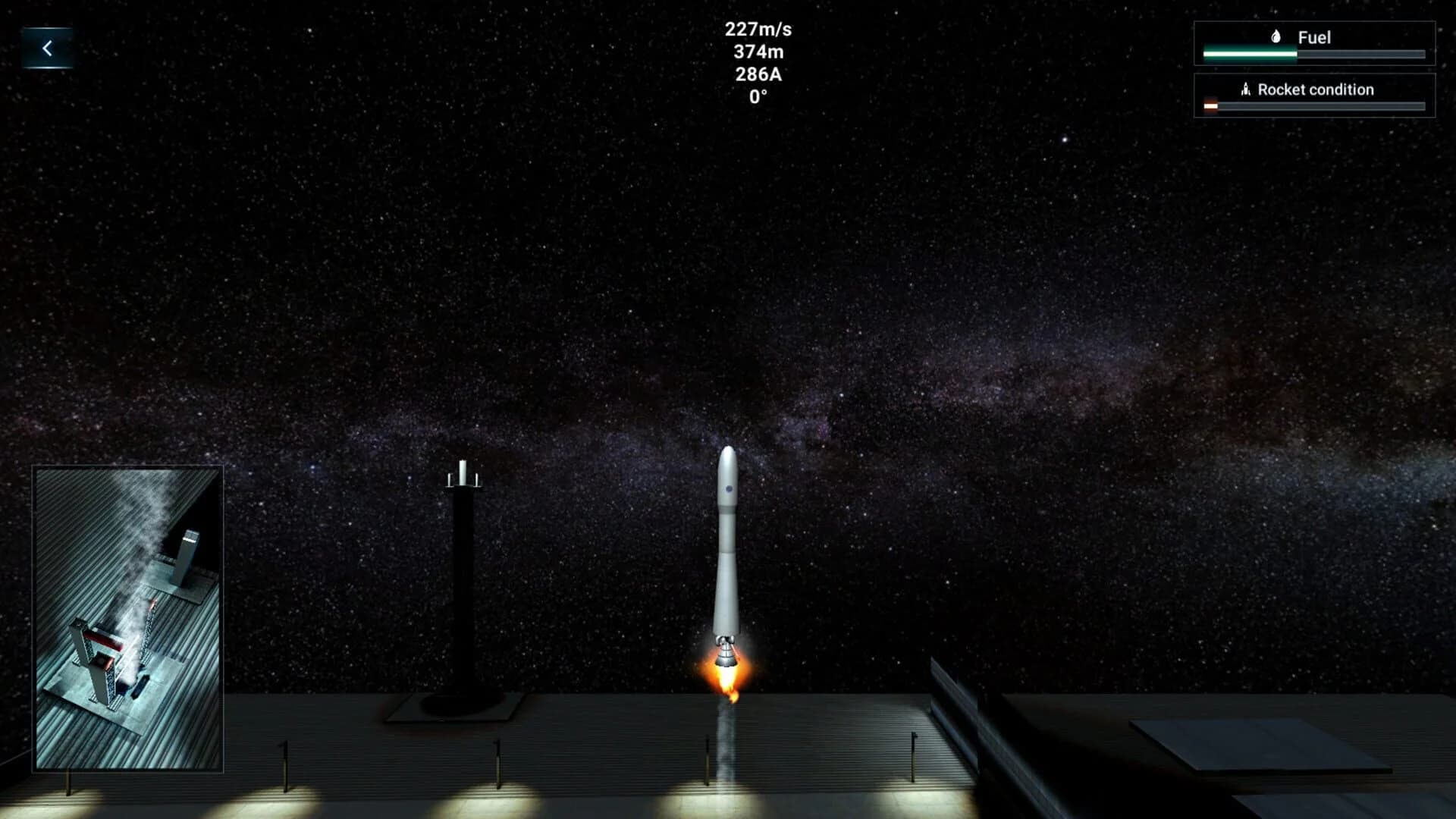
Task: Toggle the Rocket condition status panel
Action: pyautogui.click(x=1314, y=96)
